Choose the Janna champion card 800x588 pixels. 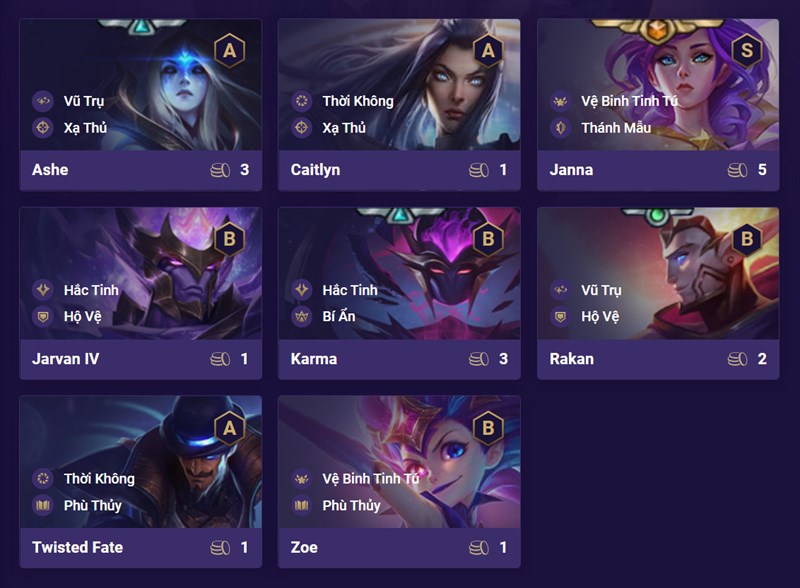pos(658,104)
